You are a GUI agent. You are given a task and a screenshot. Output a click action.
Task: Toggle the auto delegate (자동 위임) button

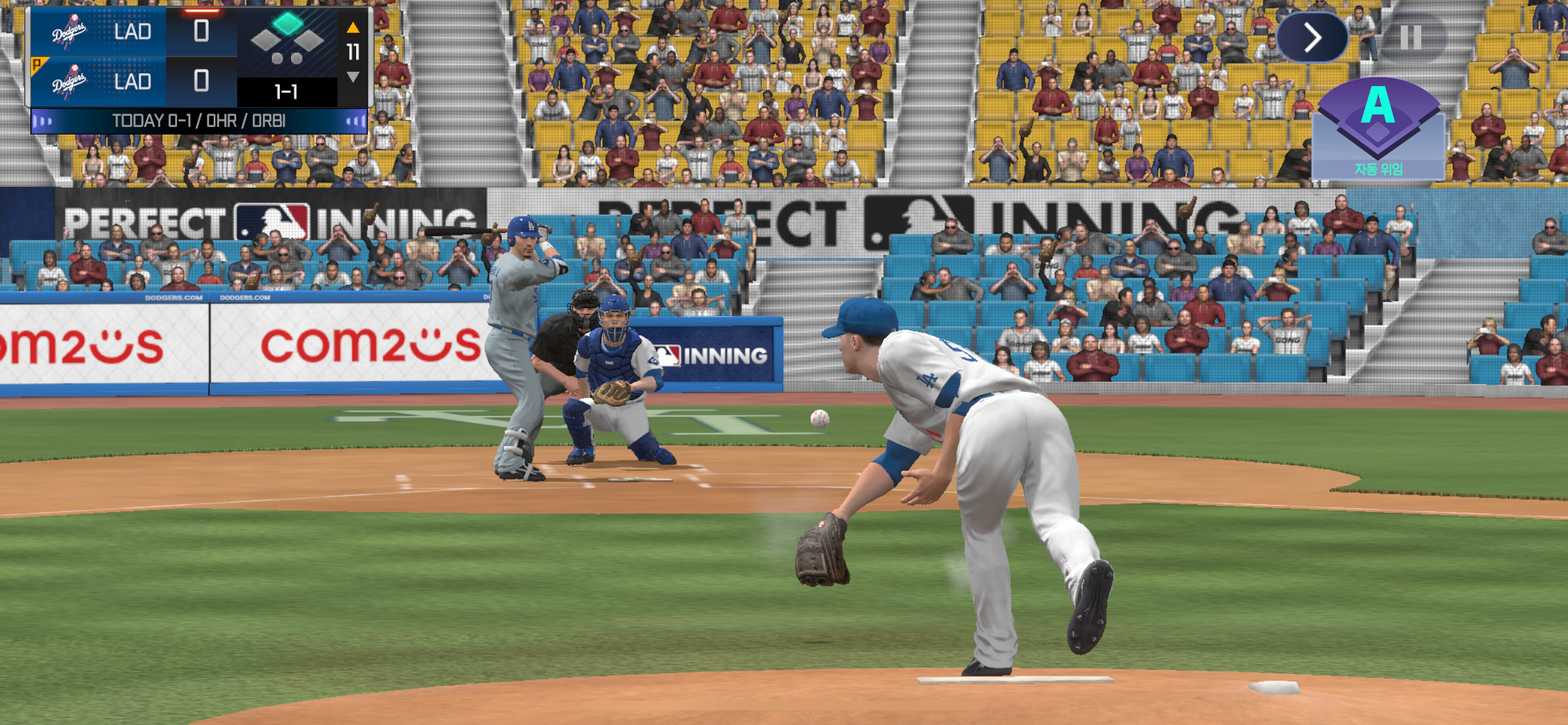click(1378, 129)
